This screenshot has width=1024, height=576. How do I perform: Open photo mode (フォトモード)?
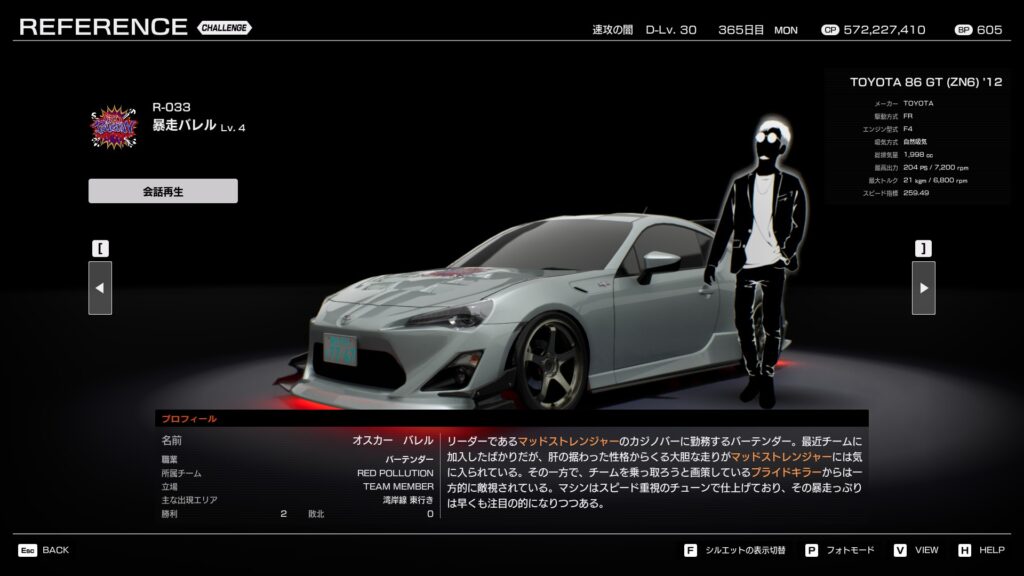coord(839,550)
